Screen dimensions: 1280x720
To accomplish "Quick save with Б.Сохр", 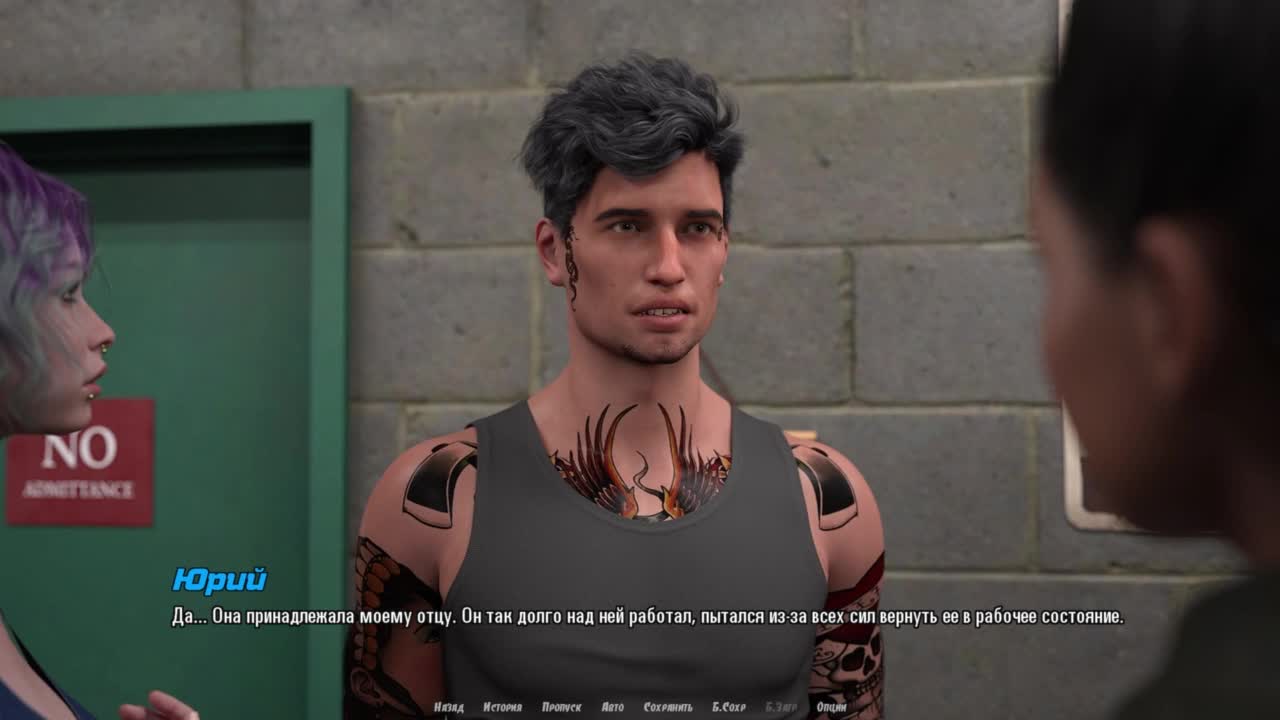I will coord(729,707).
